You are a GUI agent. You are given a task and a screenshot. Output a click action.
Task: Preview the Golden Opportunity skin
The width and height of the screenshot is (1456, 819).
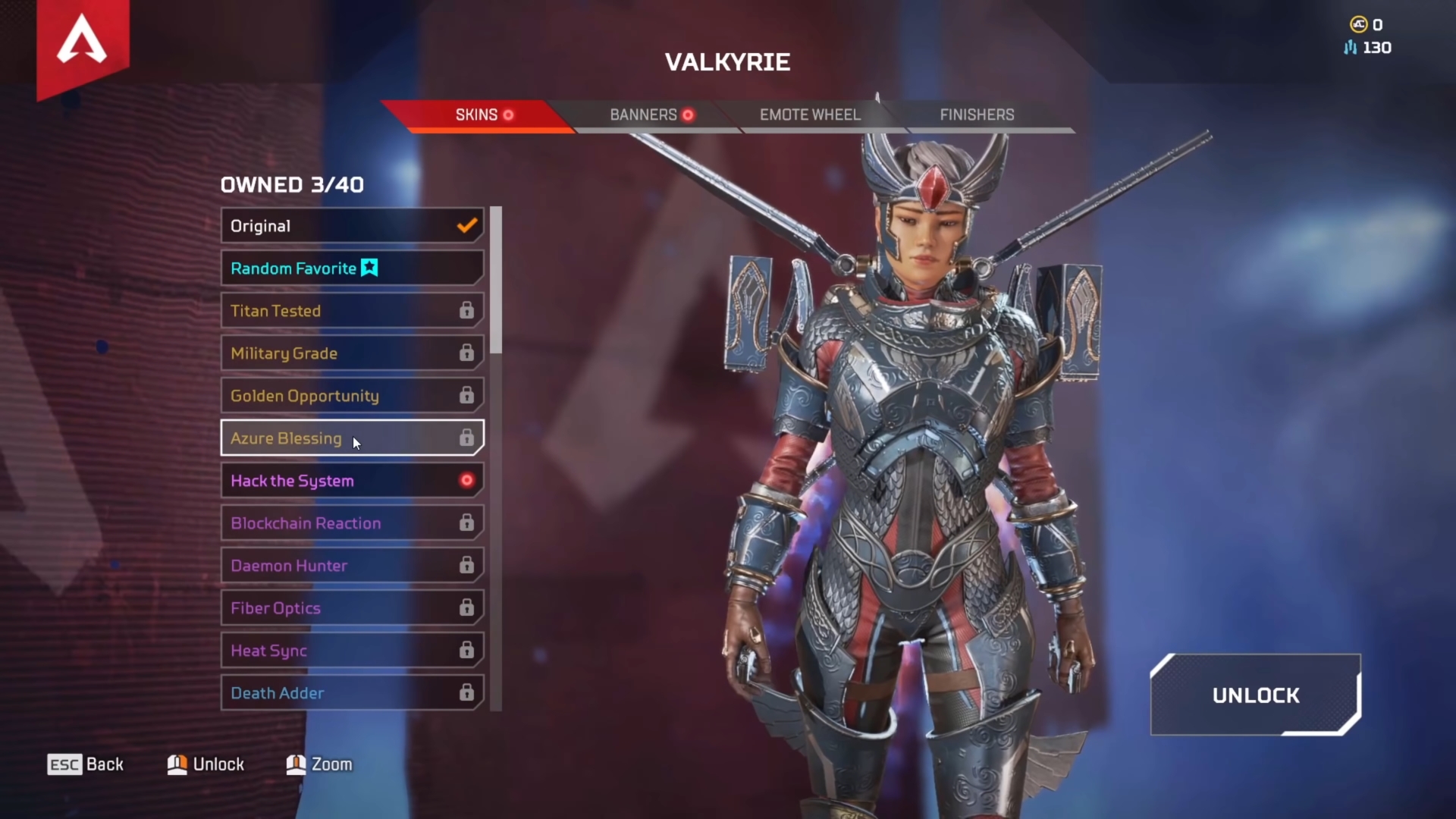[x=352, y=396]
